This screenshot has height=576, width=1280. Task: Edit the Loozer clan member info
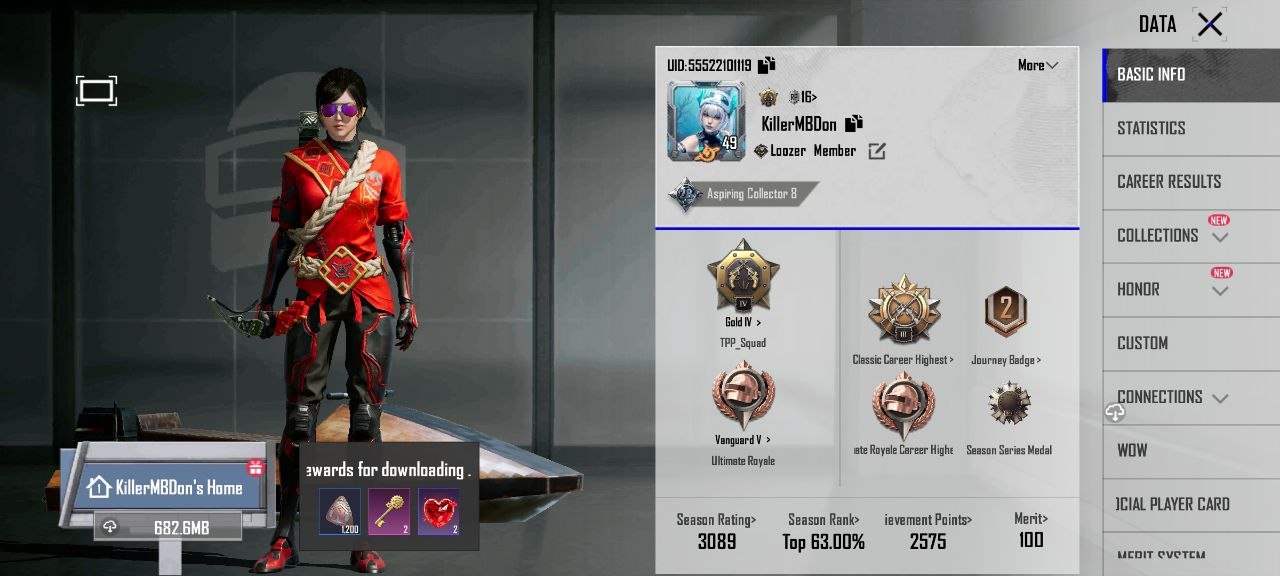877,151
